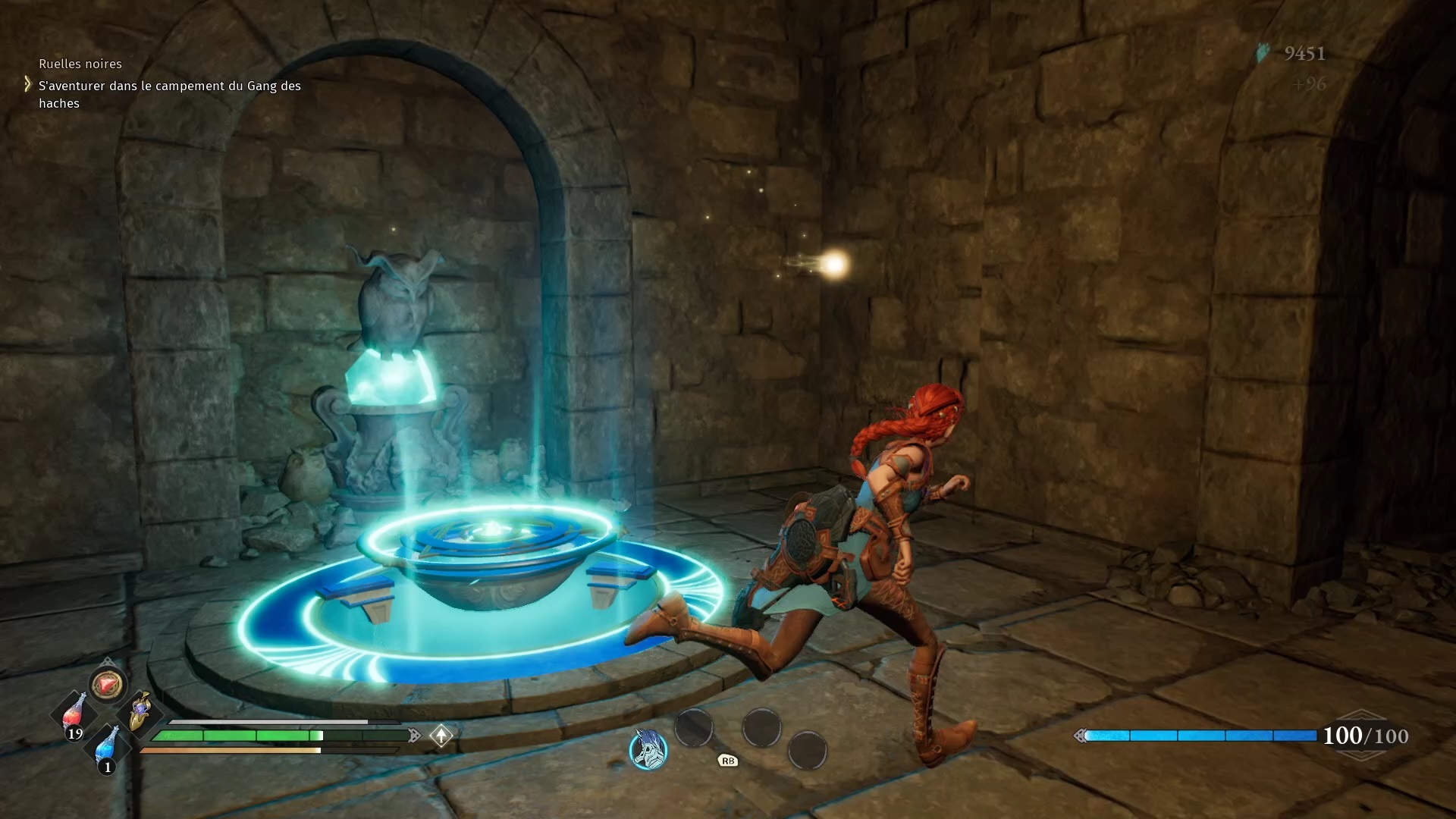1456x819 pixels.
Task: Click the white upward arrow diamond icon
Action: [x=441, y=735]
